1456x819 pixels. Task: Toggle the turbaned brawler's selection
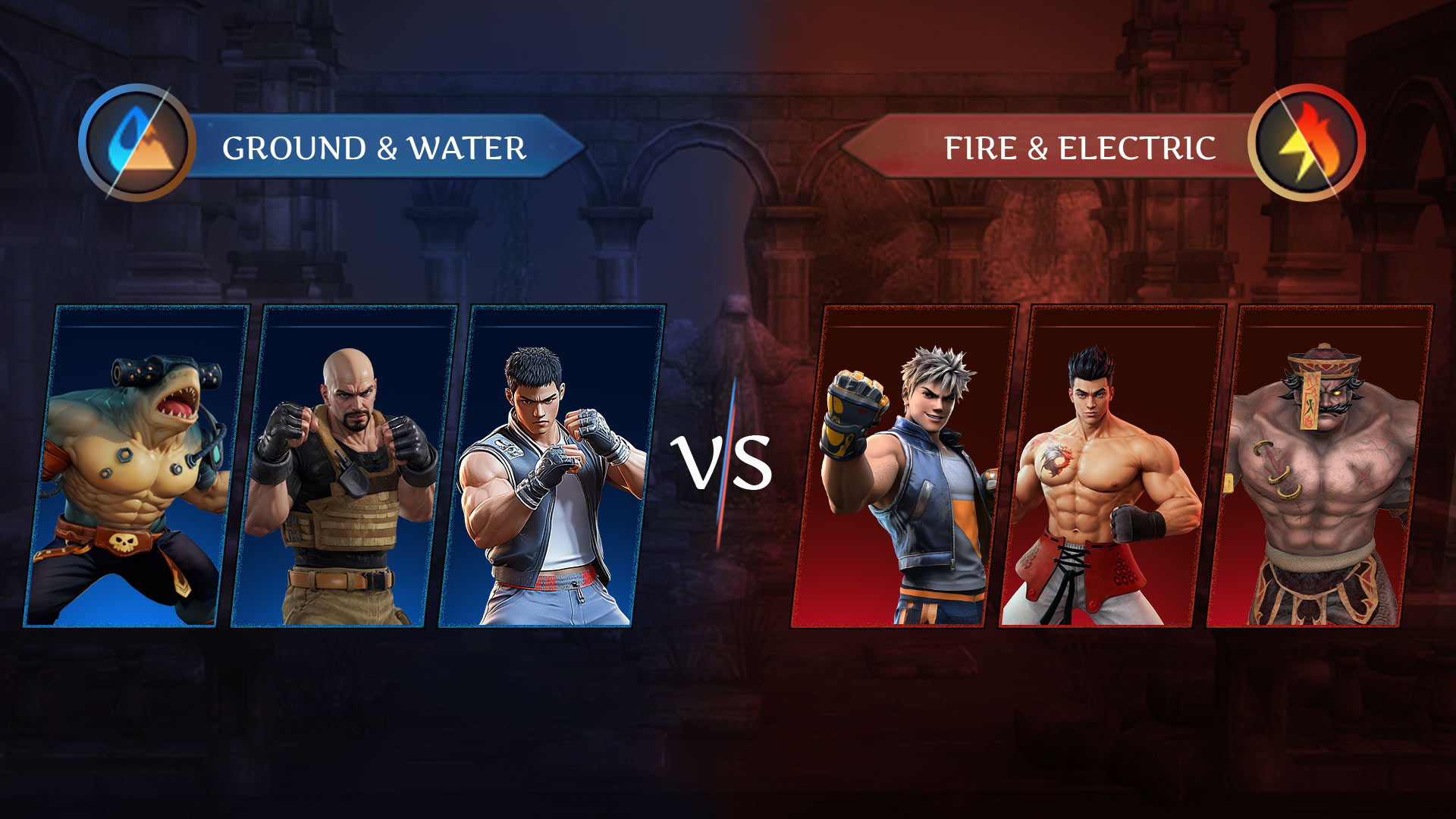pyautogui.click(x=1331, y=466)
